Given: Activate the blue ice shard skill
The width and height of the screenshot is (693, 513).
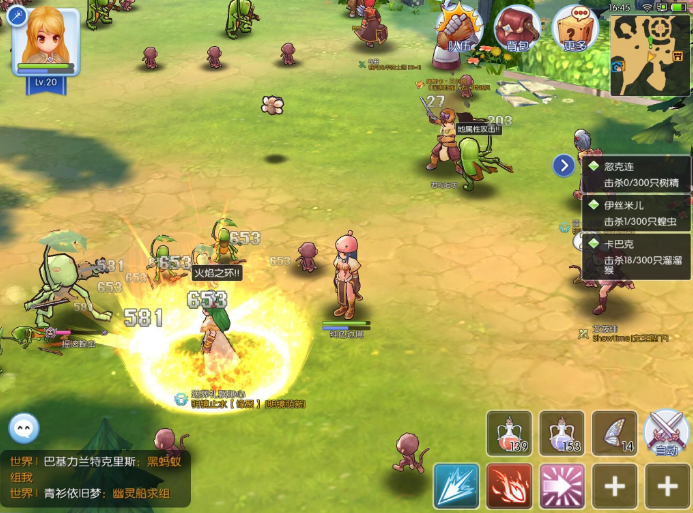Looking at the screenshot, I should pos(457,487).
